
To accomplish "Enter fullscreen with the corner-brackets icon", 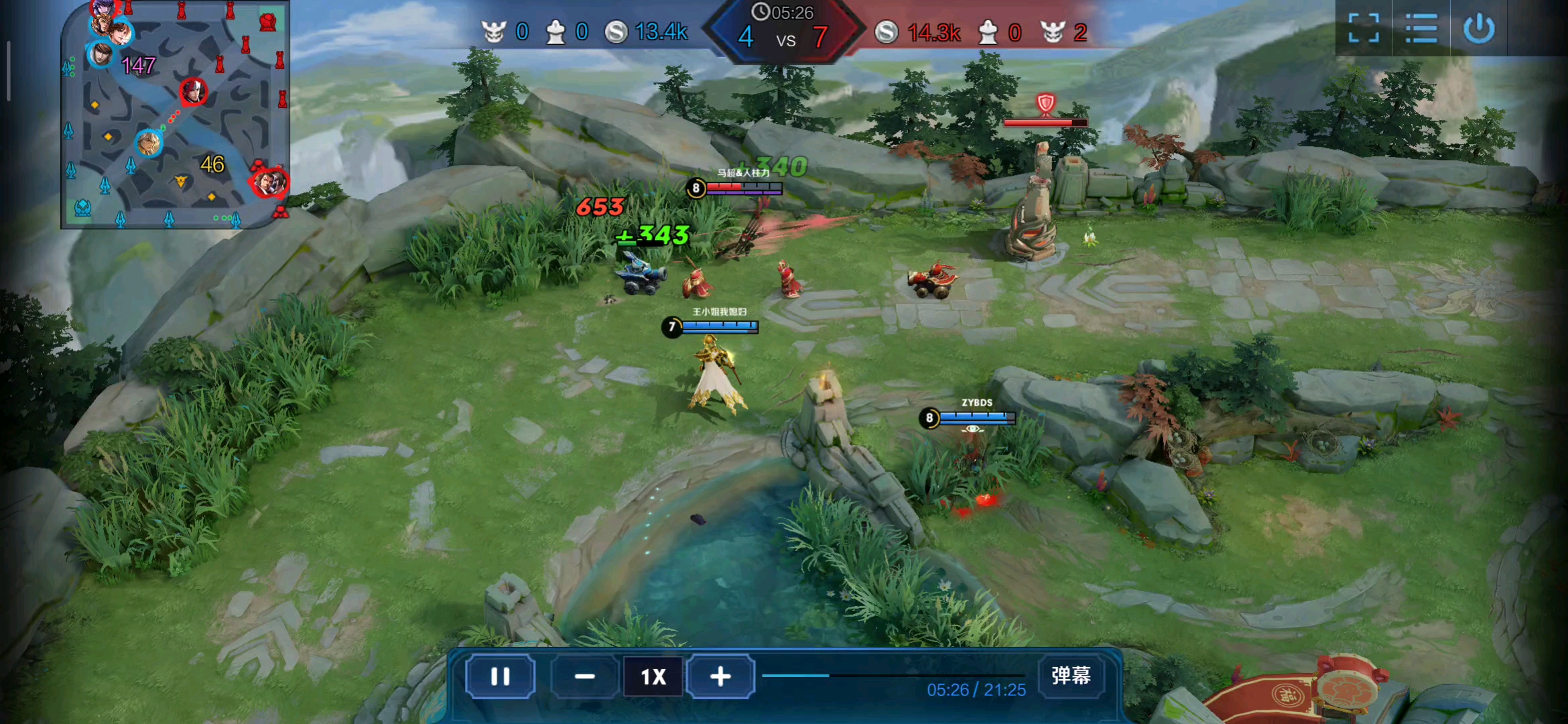I will pyautogui.click(x=1363, y=29).
